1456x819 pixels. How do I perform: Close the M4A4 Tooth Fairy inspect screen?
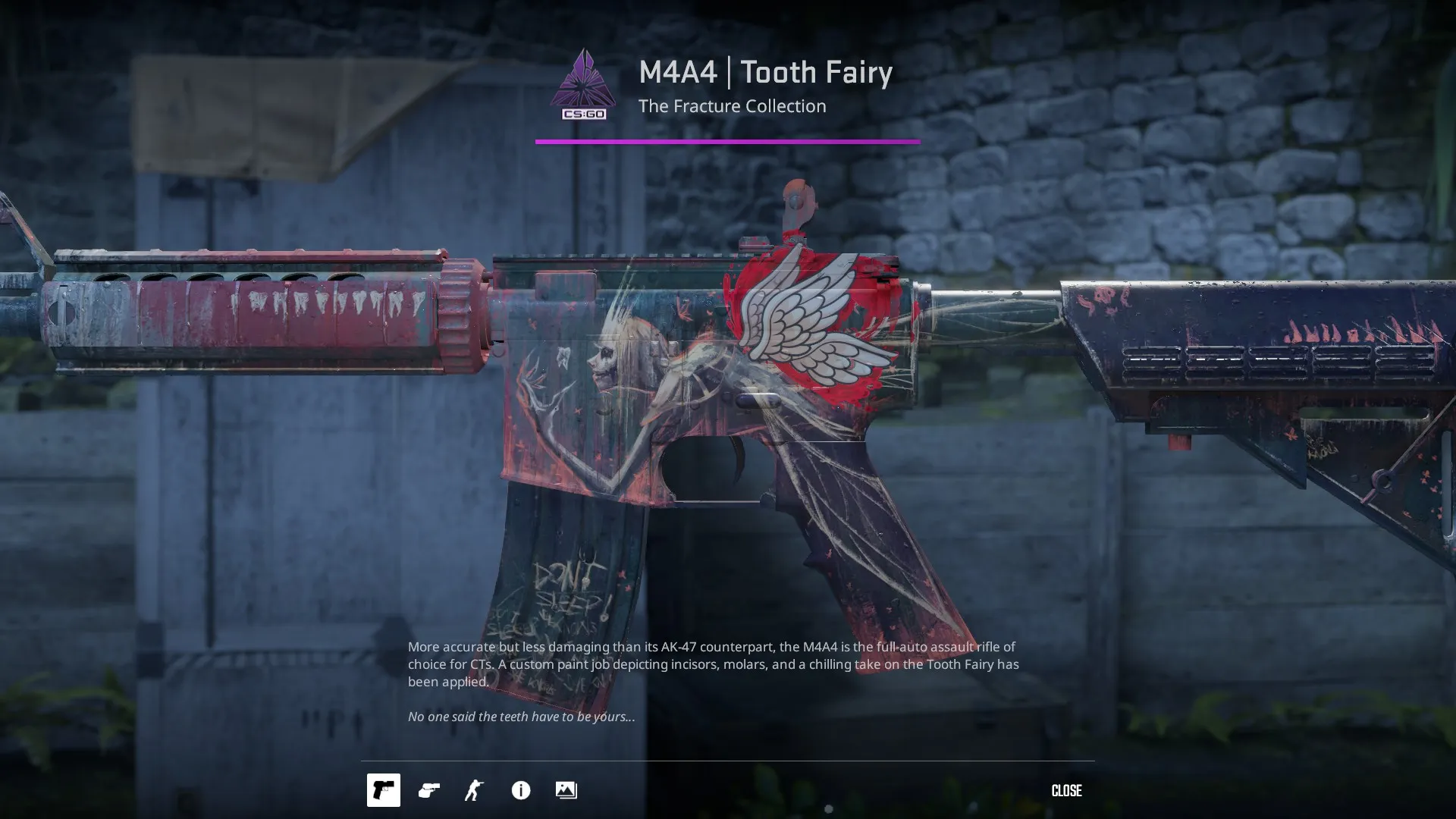click(x=1066, y=791)
